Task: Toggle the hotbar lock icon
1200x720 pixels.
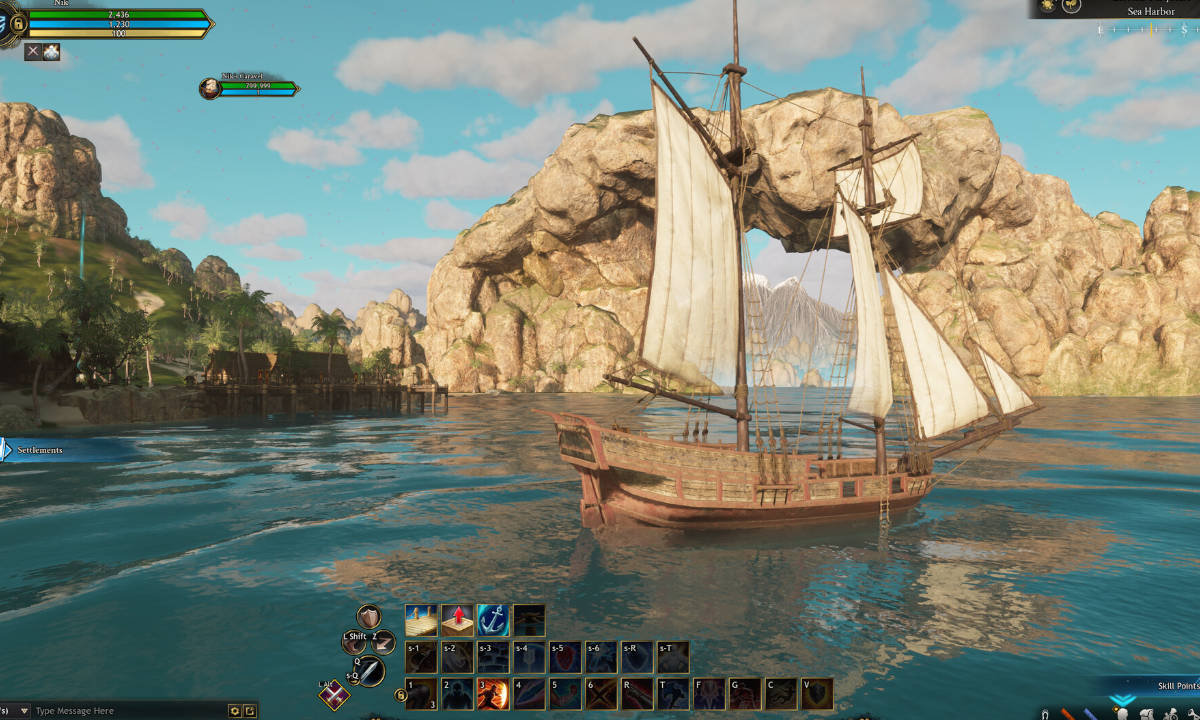Action: tap(400, 695)
